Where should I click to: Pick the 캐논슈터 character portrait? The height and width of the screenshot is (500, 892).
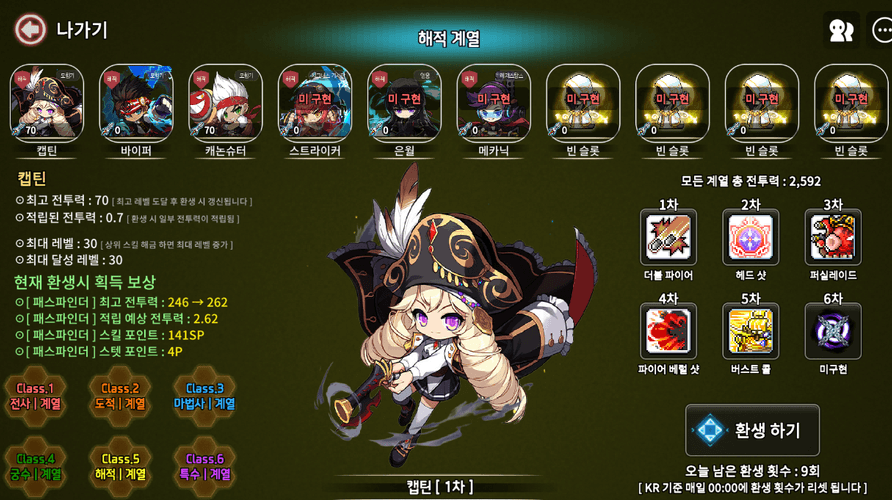tap(226, 103)
